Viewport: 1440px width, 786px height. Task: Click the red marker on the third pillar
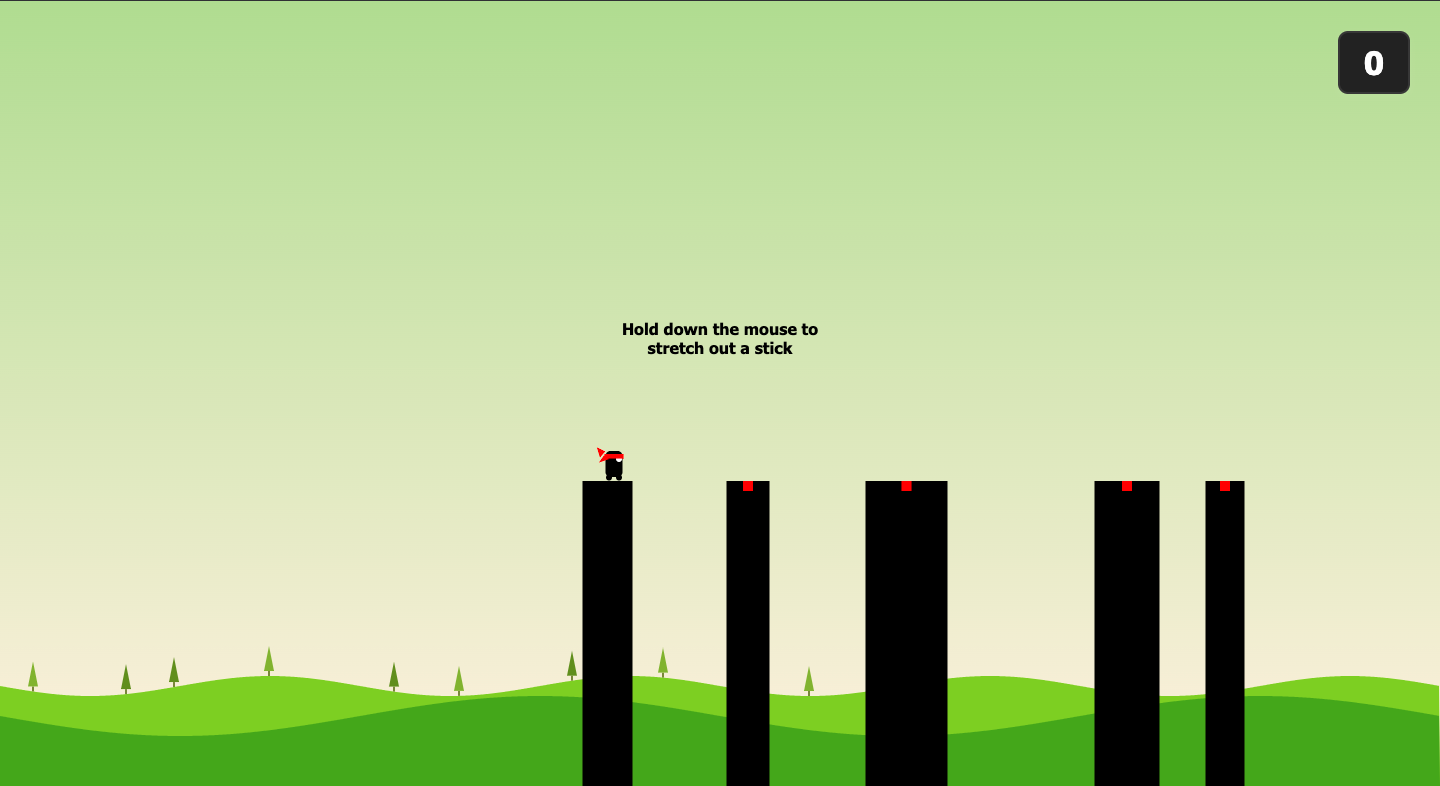(906, 487)
